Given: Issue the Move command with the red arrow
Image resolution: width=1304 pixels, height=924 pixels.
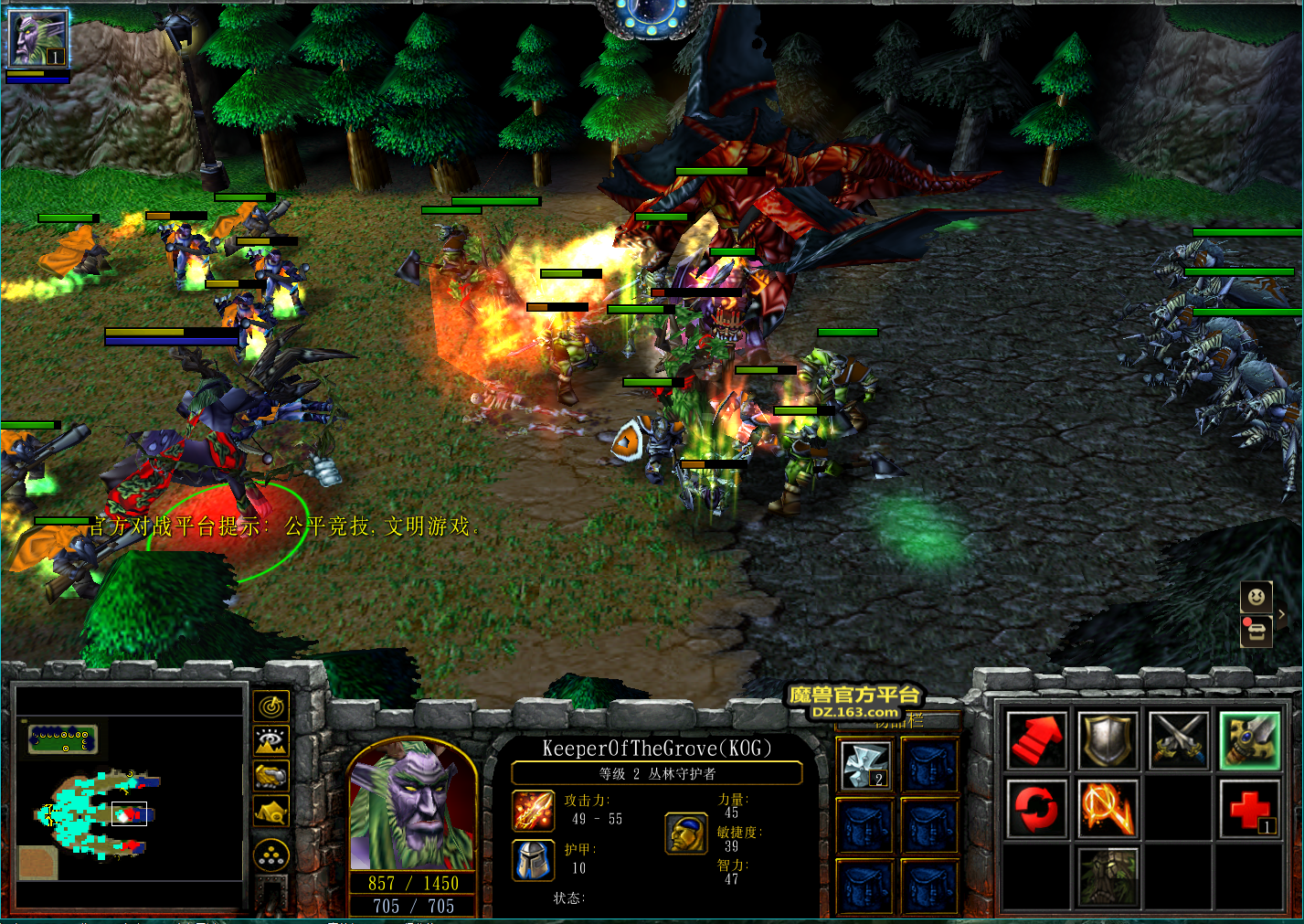Looking at the screenshot, I should [1036, 739].
